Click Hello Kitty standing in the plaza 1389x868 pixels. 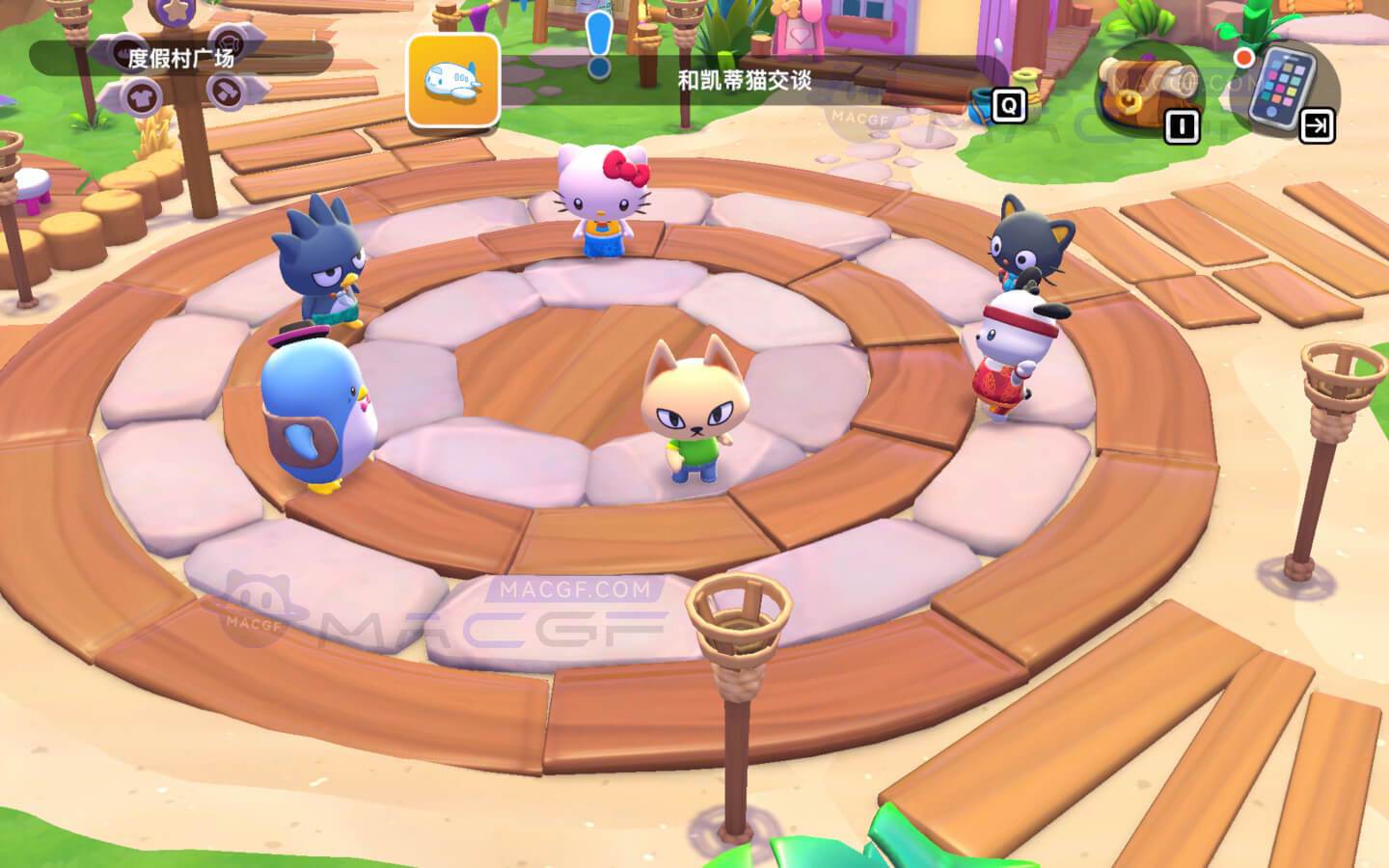[x=598, y=203]
